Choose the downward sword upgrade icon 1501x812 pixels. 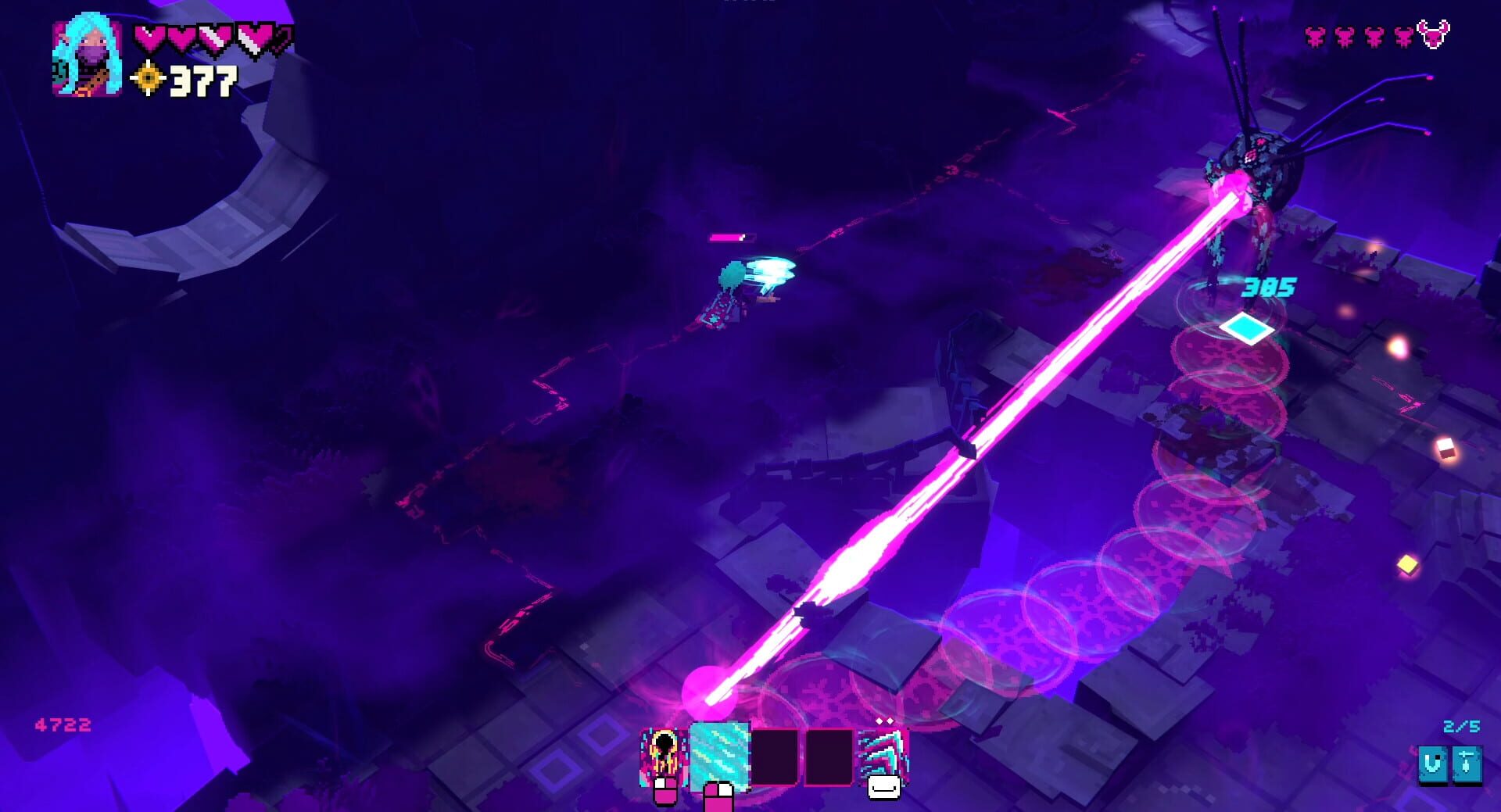point(1466,764)
